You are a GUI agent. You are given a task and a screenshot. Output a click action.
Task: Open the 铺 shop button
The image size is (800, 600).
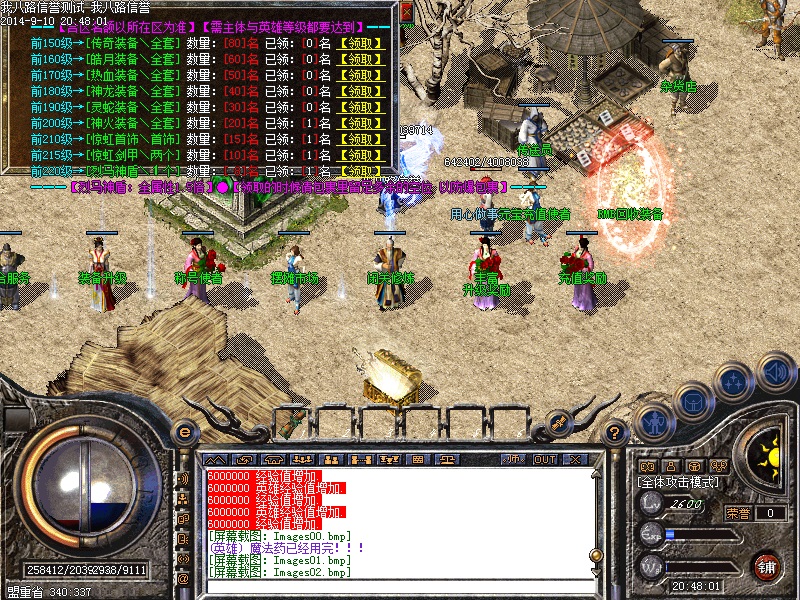pyautogui.click(x=767, y=566)
